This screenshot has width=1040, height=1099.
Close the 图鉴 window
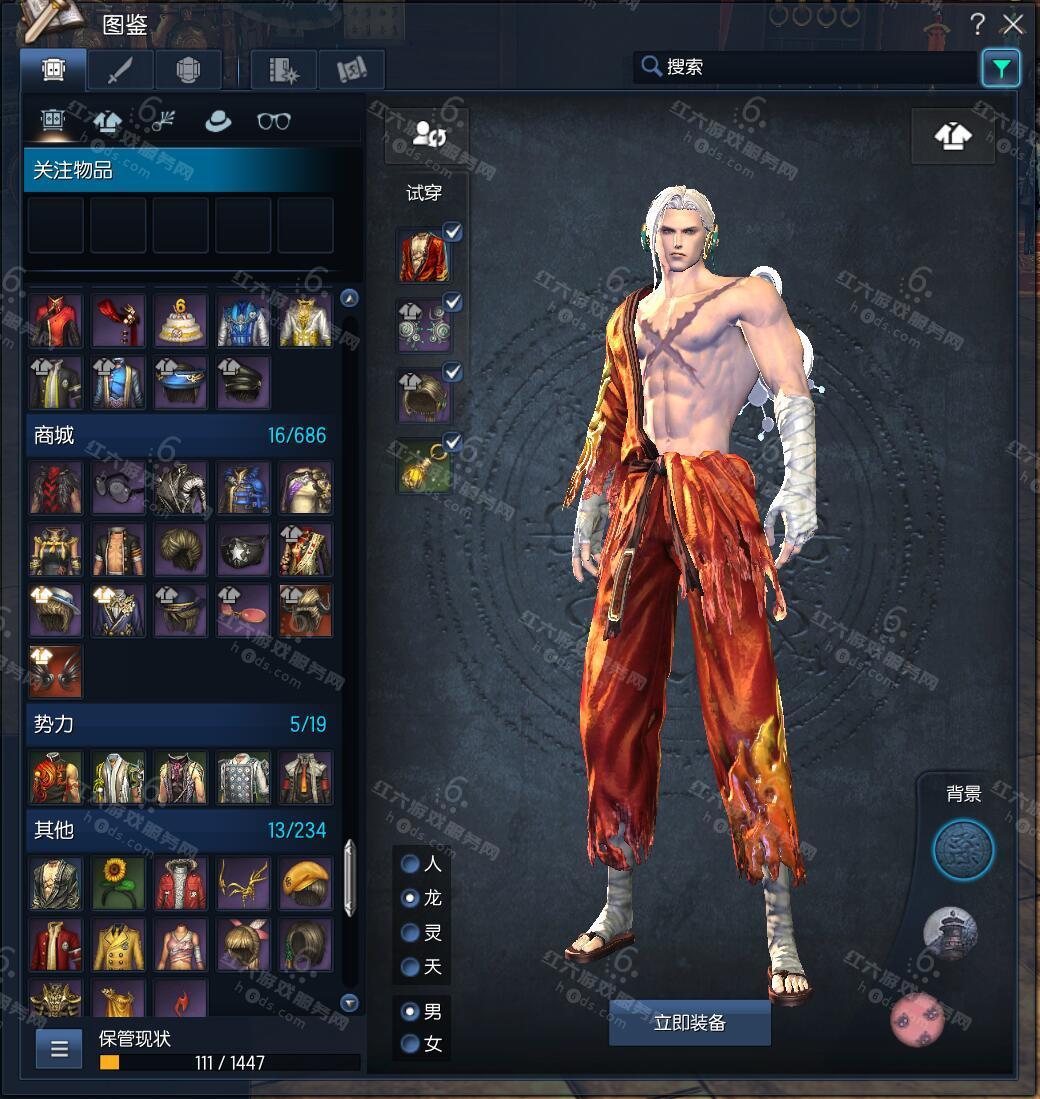point(1014,25)
